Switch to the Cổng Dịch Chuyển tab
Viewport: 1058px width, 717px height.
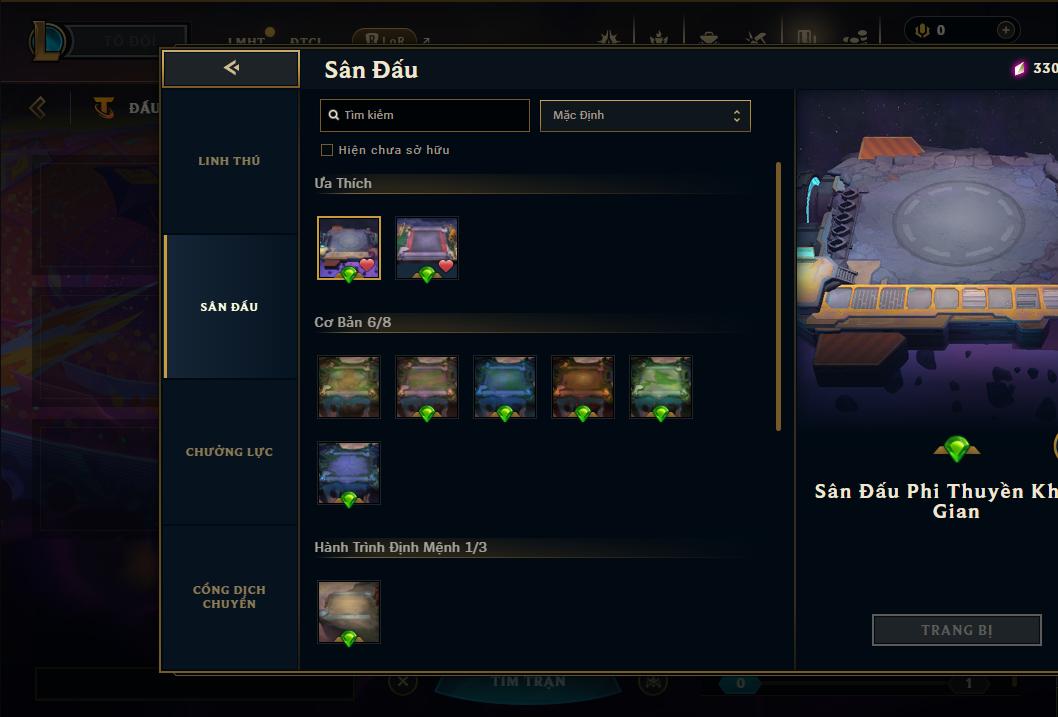(x=229, y=597)
